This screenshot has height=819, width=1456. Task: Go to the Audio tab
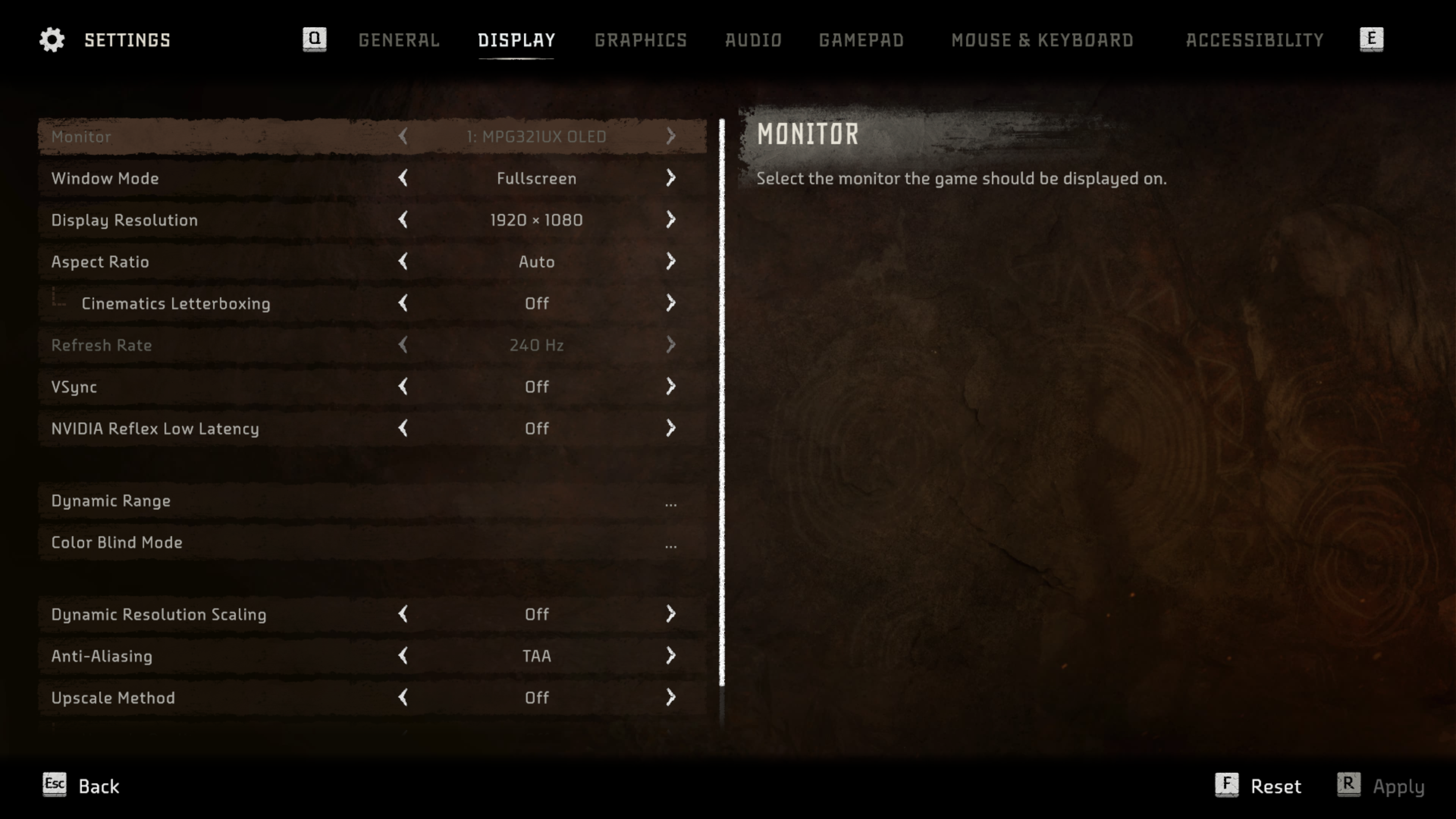coord(753,40)
